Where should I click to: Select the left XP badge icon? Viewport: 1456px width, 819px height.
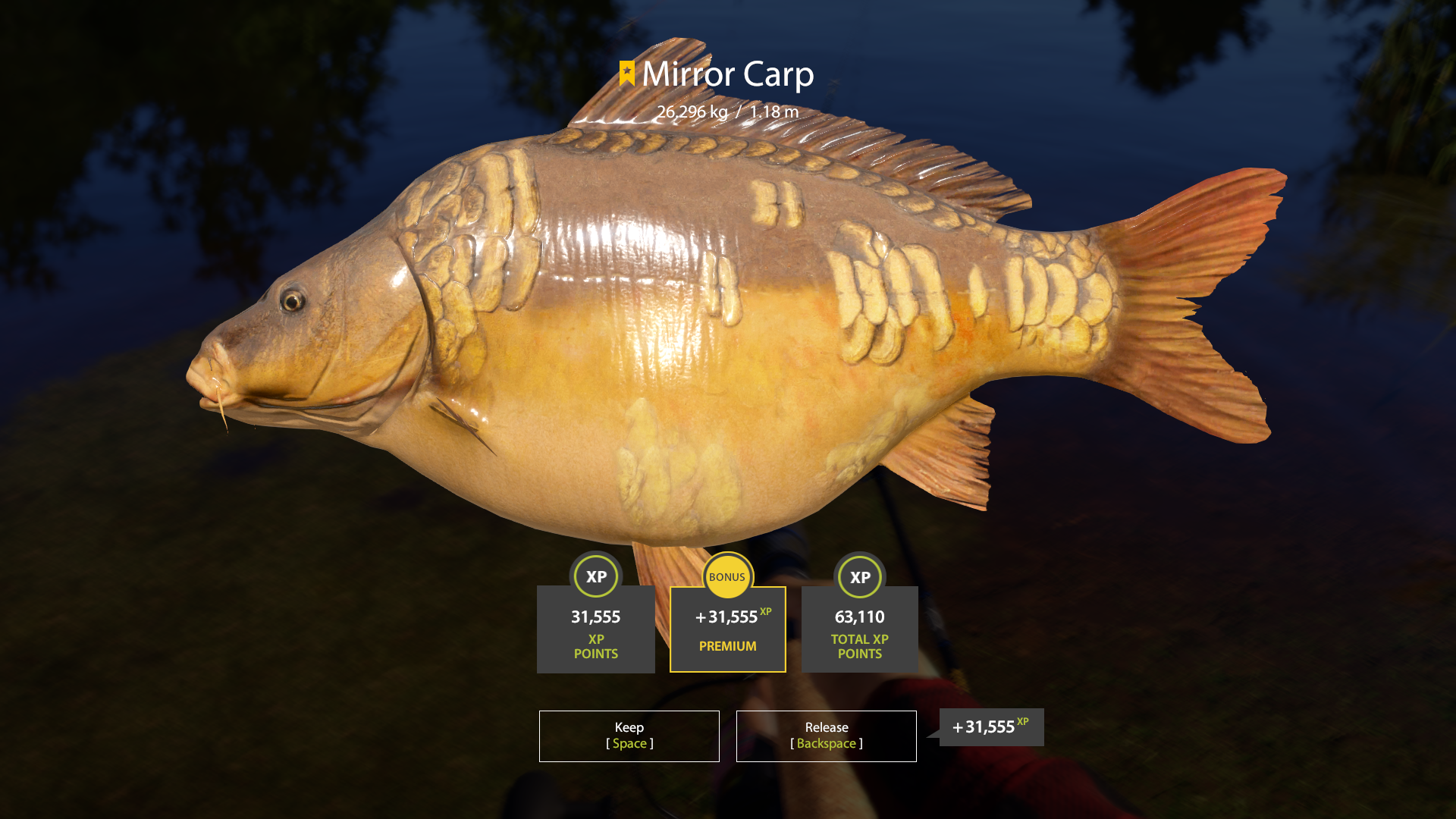click(596, 577)
